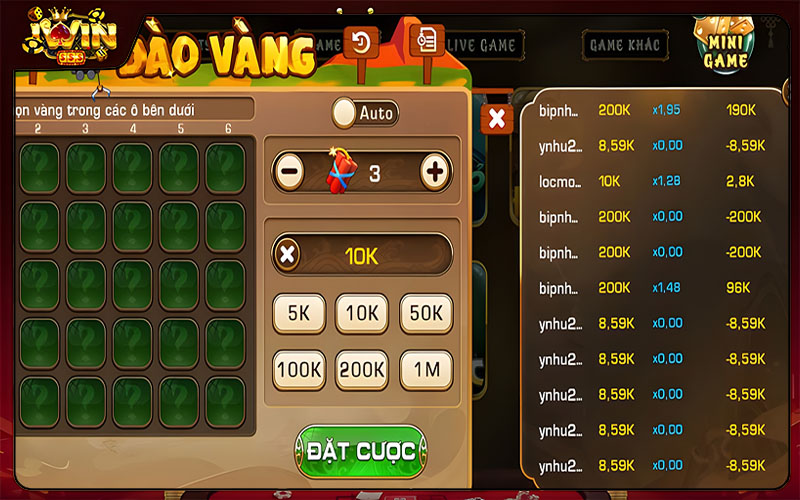Switch to the Live Game tab
The height and width of the screenshot is (500, 800).
tap(481, 45)
